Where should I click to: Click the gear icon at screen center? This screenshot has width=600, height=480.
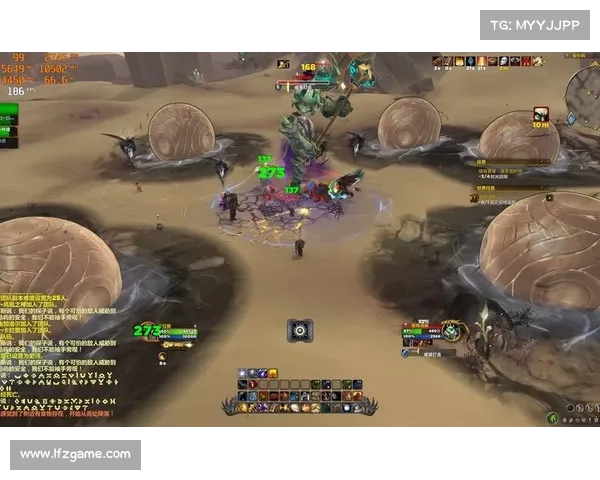click(300, 330)
